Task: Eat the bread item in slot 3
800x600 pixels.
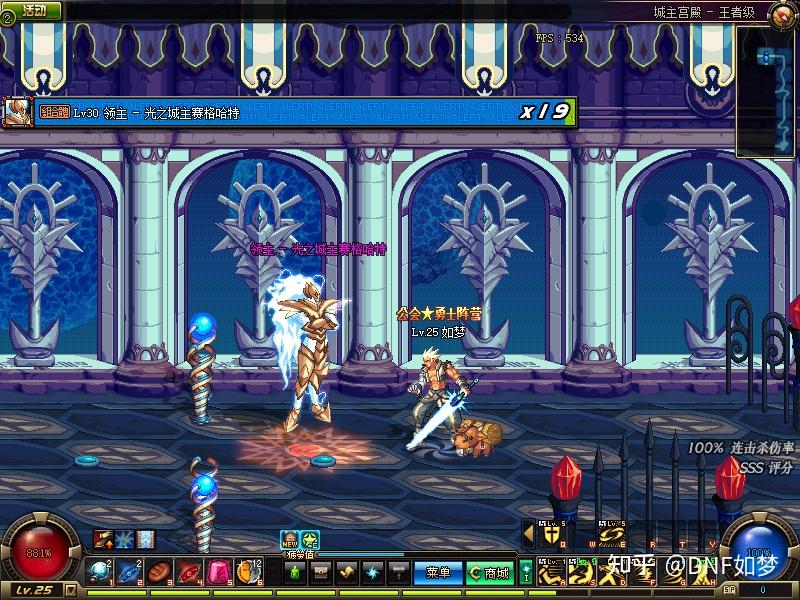Action: click(x=160, y=572)
